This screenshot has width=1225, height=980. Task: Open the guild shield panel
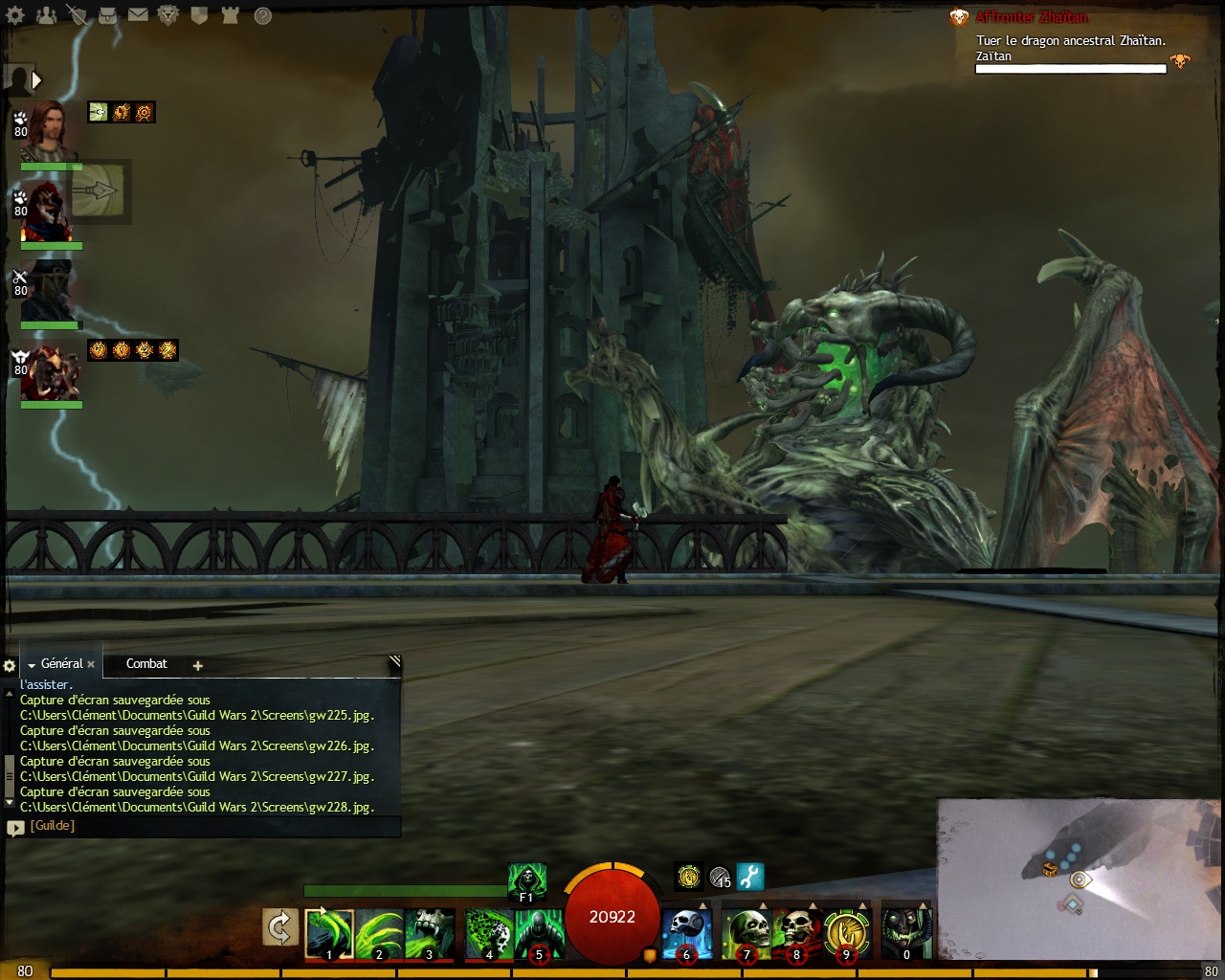tap(199, 14)
